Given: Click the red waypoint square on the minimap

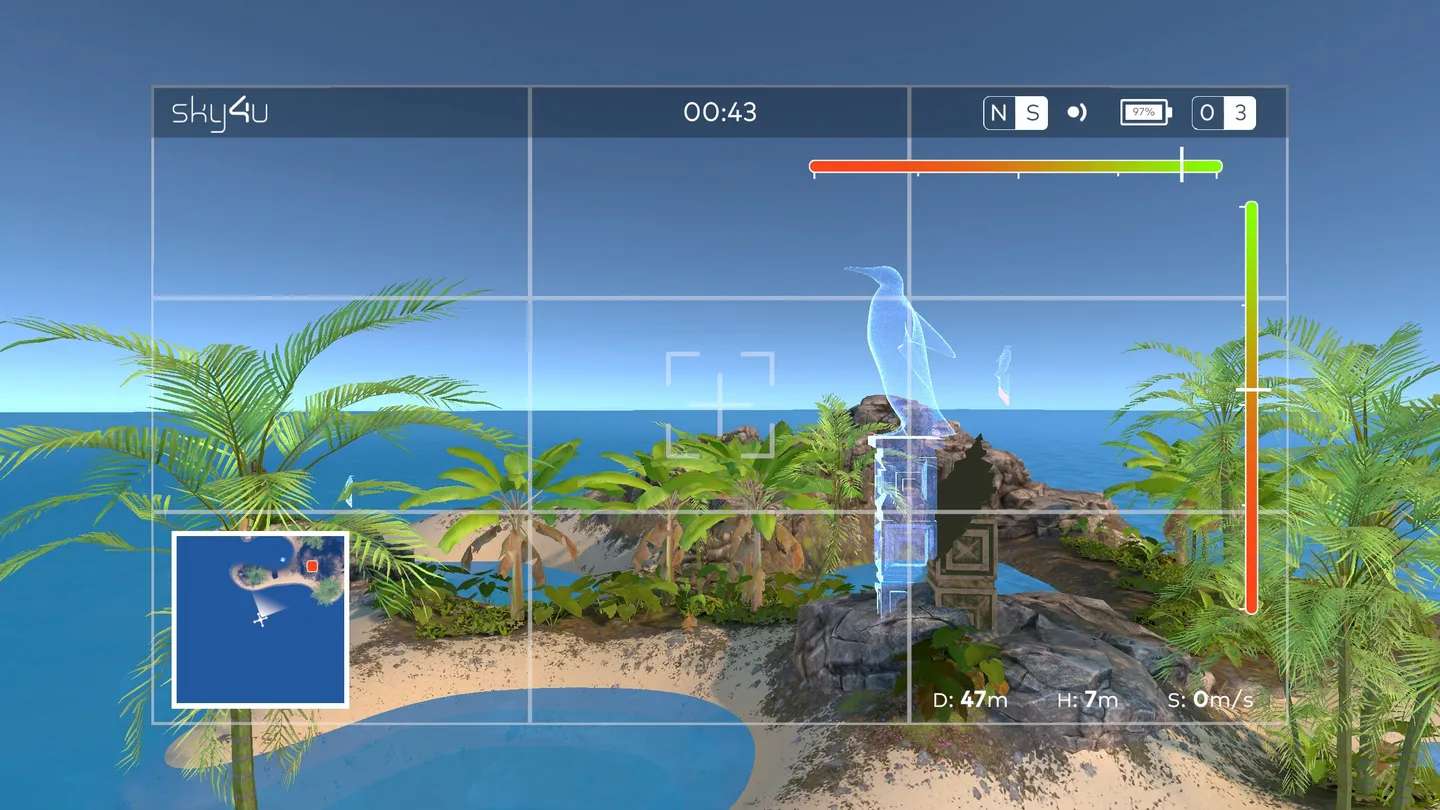Looking at the screenshot, I should click(312, 566).
